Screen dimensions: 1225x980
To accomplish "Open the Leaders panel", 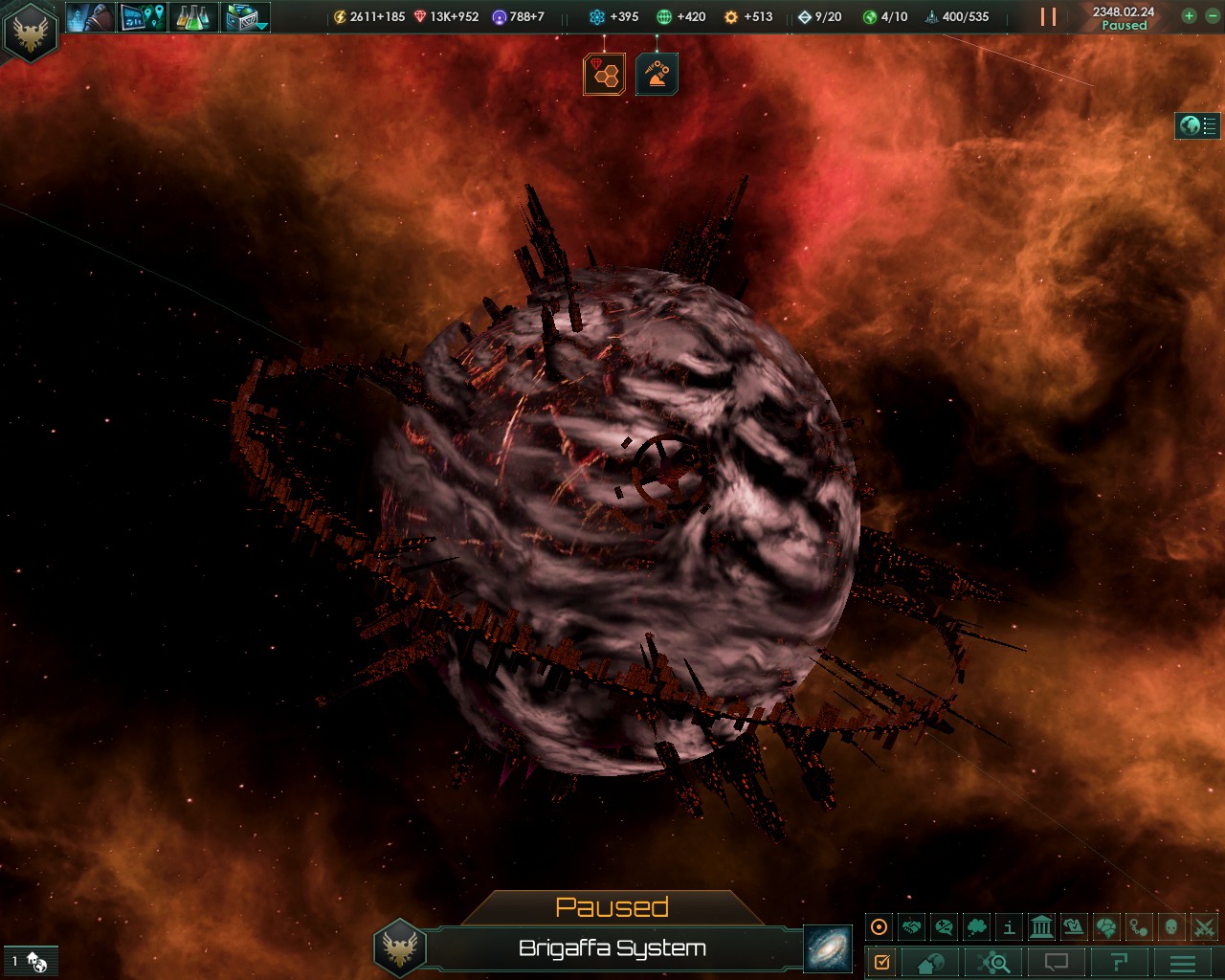I will tap(90, 16).
